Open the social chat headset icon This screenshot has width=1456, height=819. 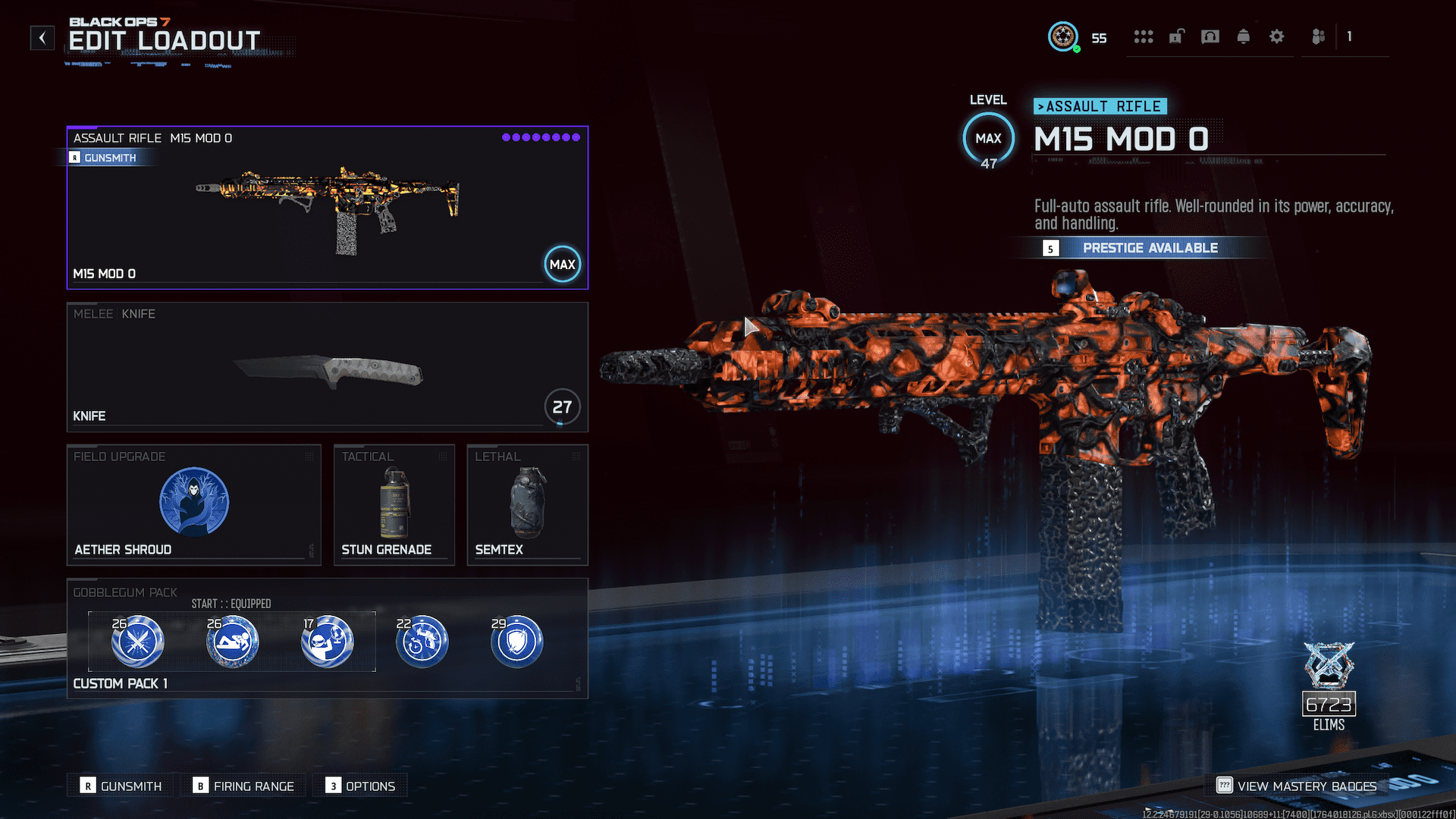point(1210,36)
